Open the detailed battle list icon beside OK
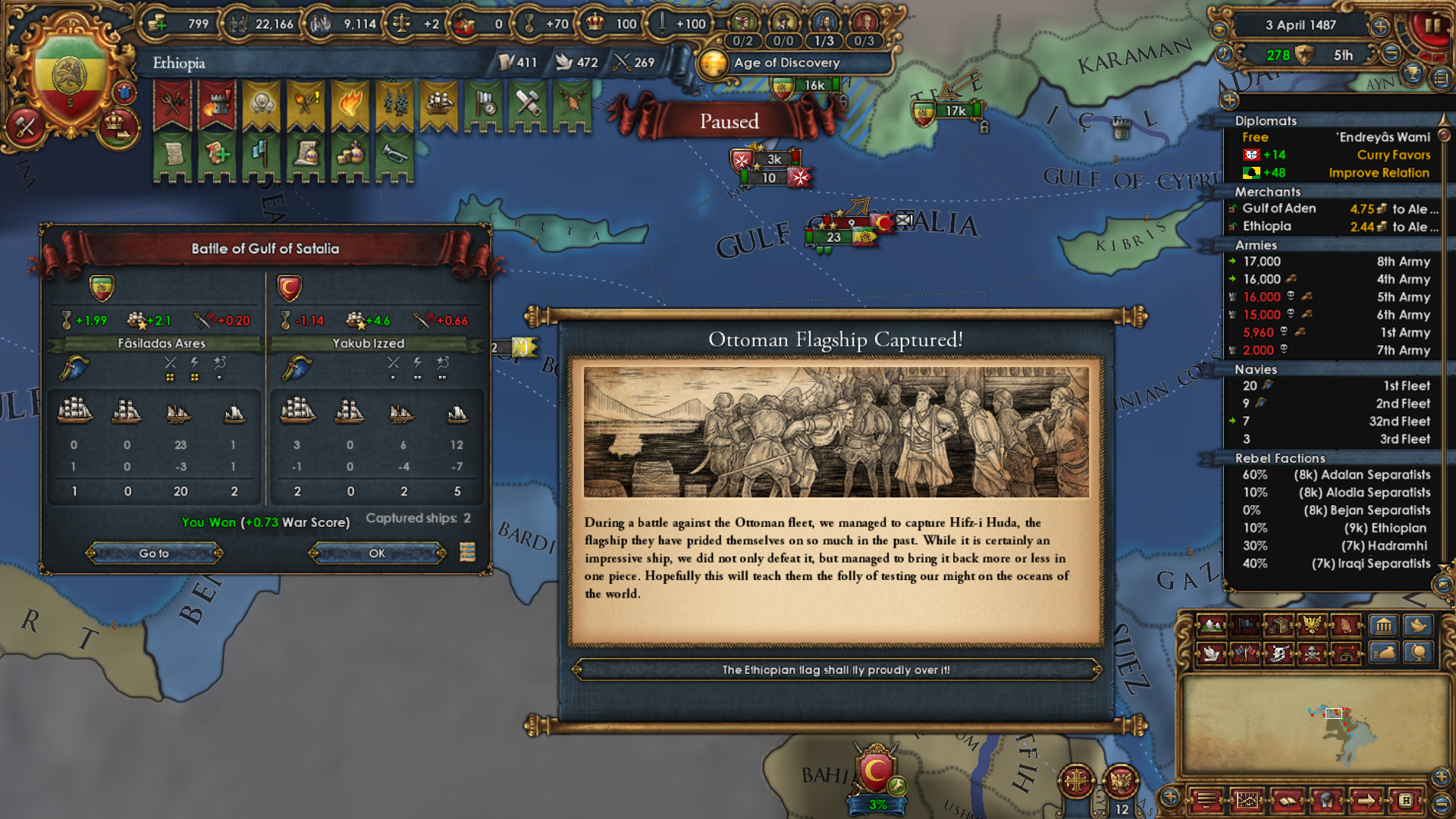This screenshot has height=819, width=1456. 467,552
